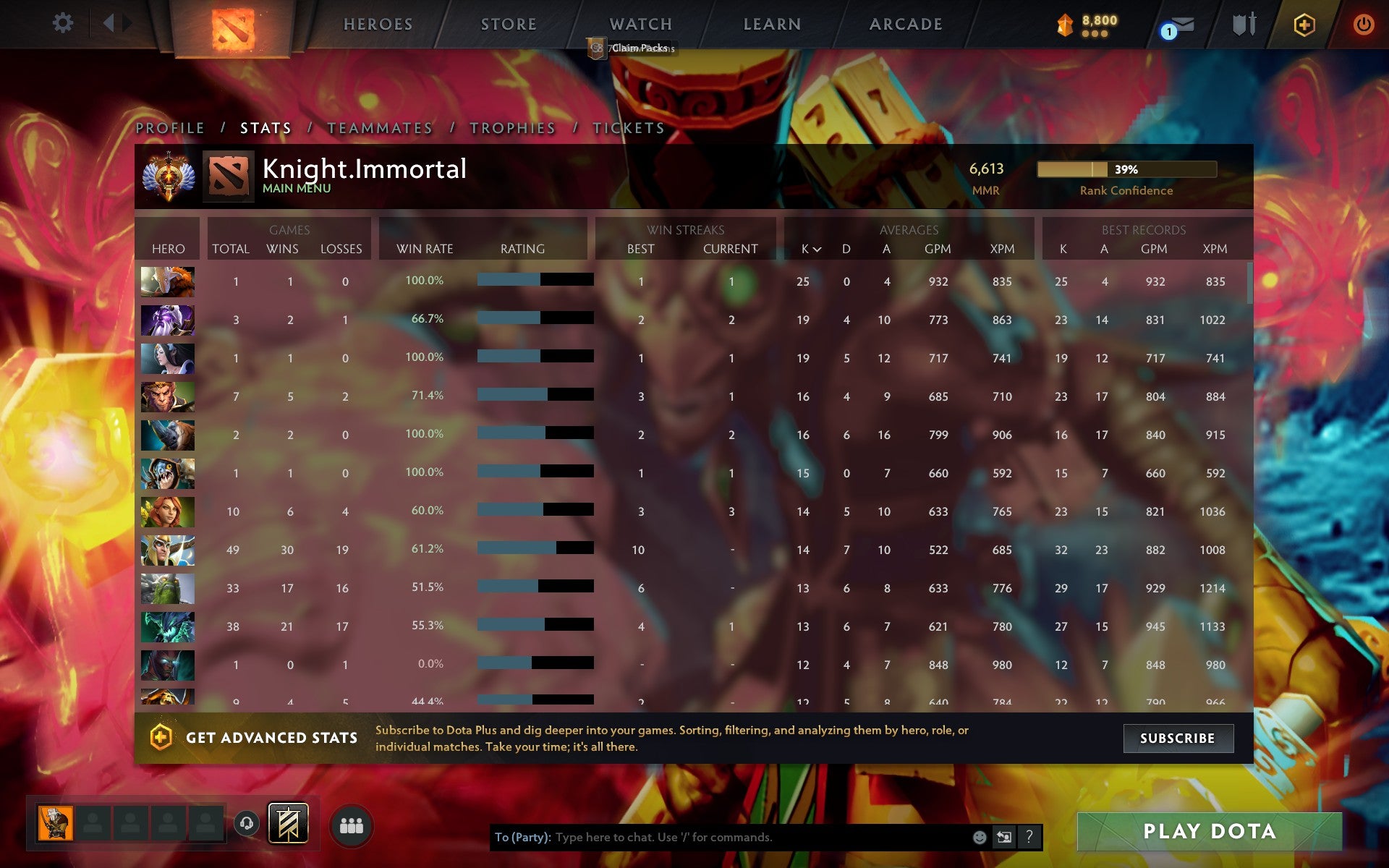Image resolution: width=1389 pixels, height=868 pixels.
Task: Click the Rank Confidence progress bar
Action: point(1126,169)
